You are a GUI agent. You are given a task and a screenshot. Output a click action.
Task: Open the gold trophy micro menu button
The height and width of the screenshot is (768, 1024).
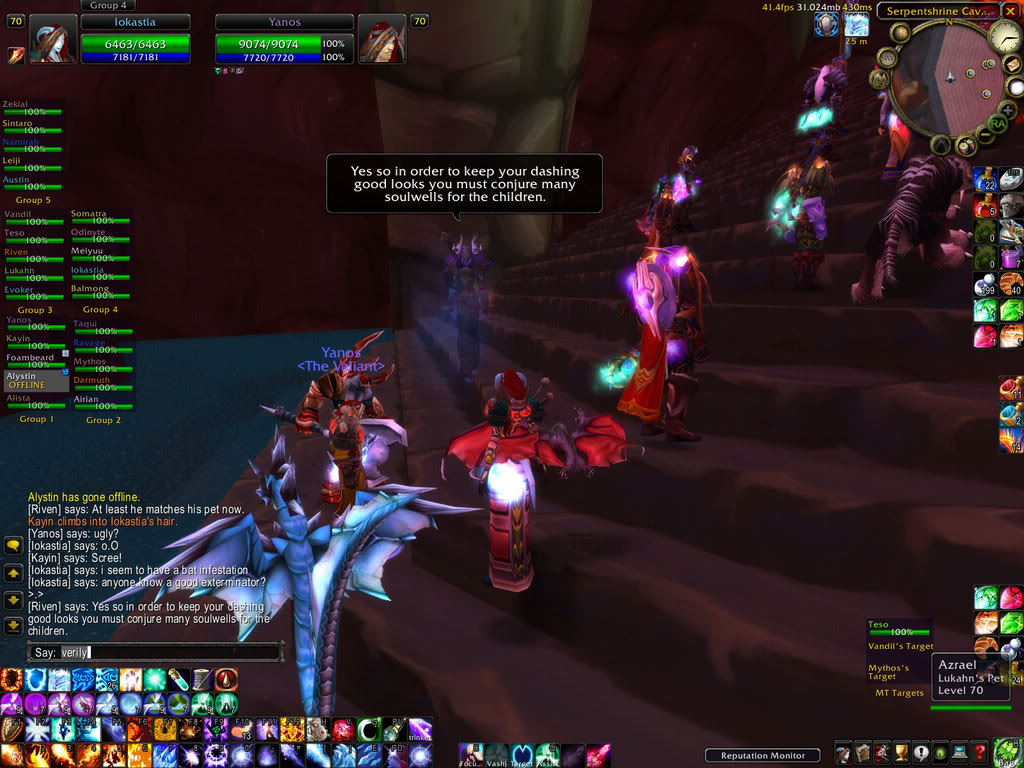[x=899, y=753]
